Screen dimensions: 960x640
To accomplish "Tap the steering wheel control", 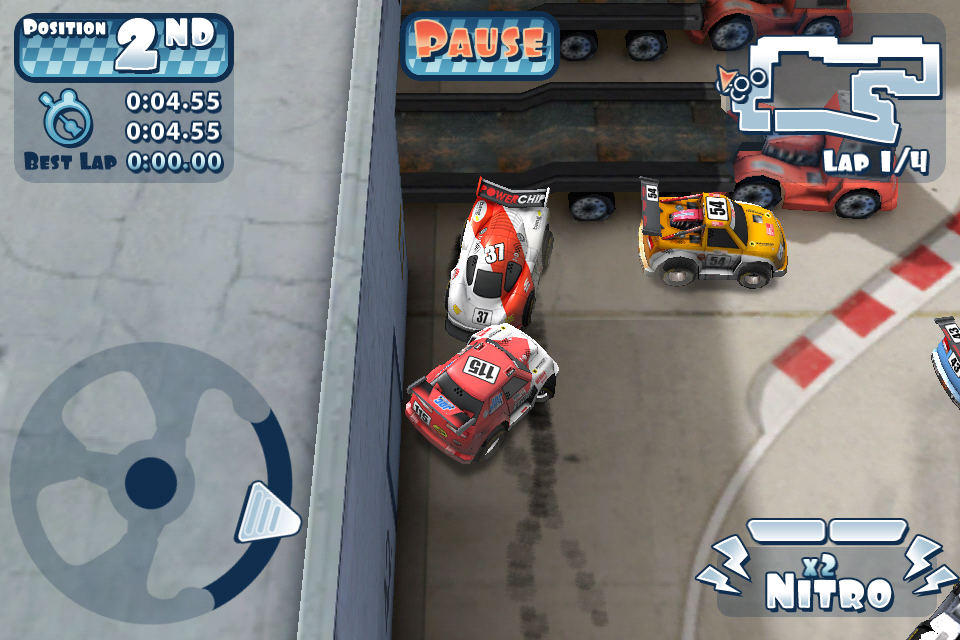I will click(151, 481).
